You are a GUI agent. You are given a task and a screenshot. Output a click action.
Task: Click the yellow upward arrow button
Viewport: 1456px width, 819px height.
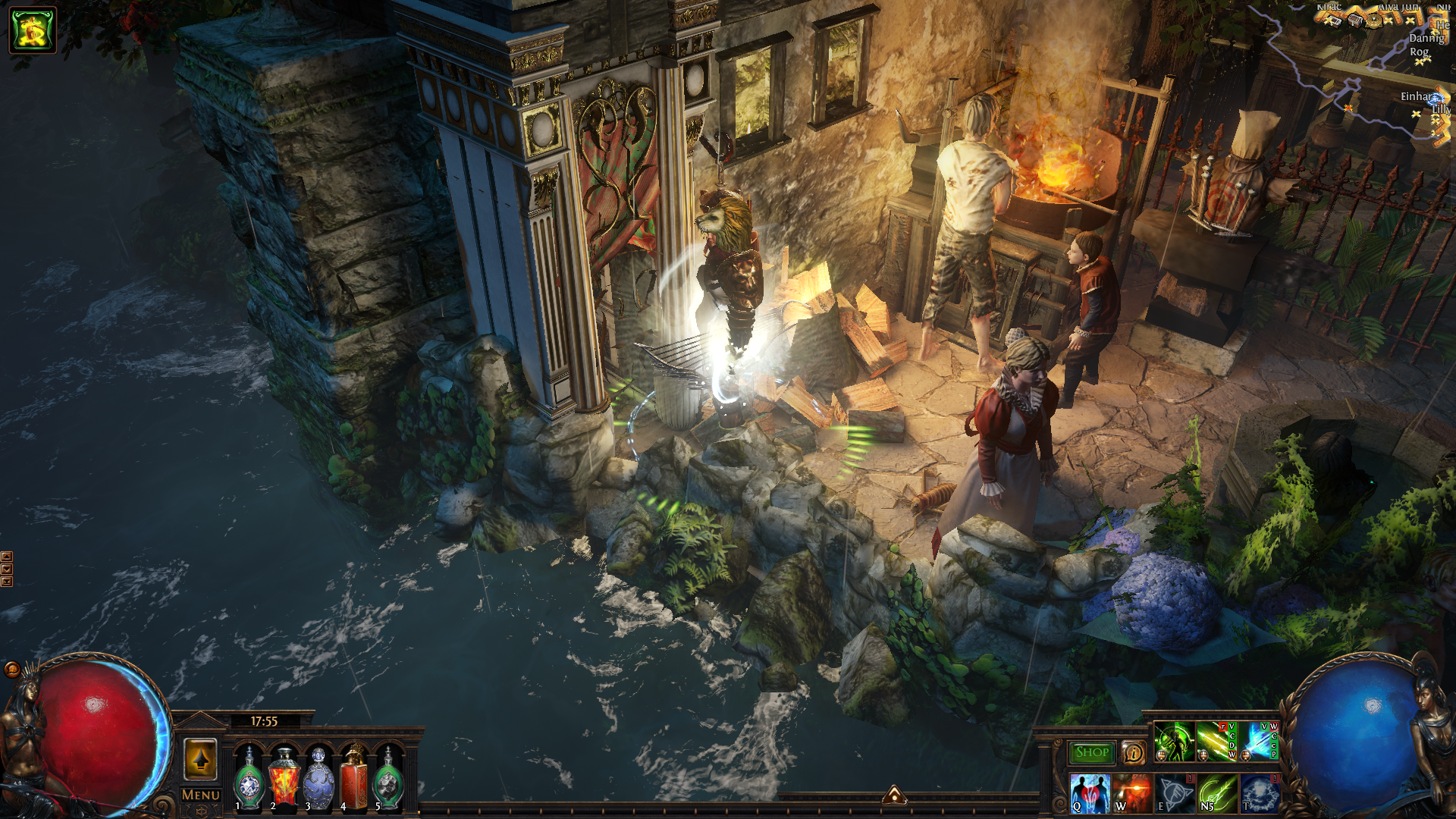click(200, 759)
